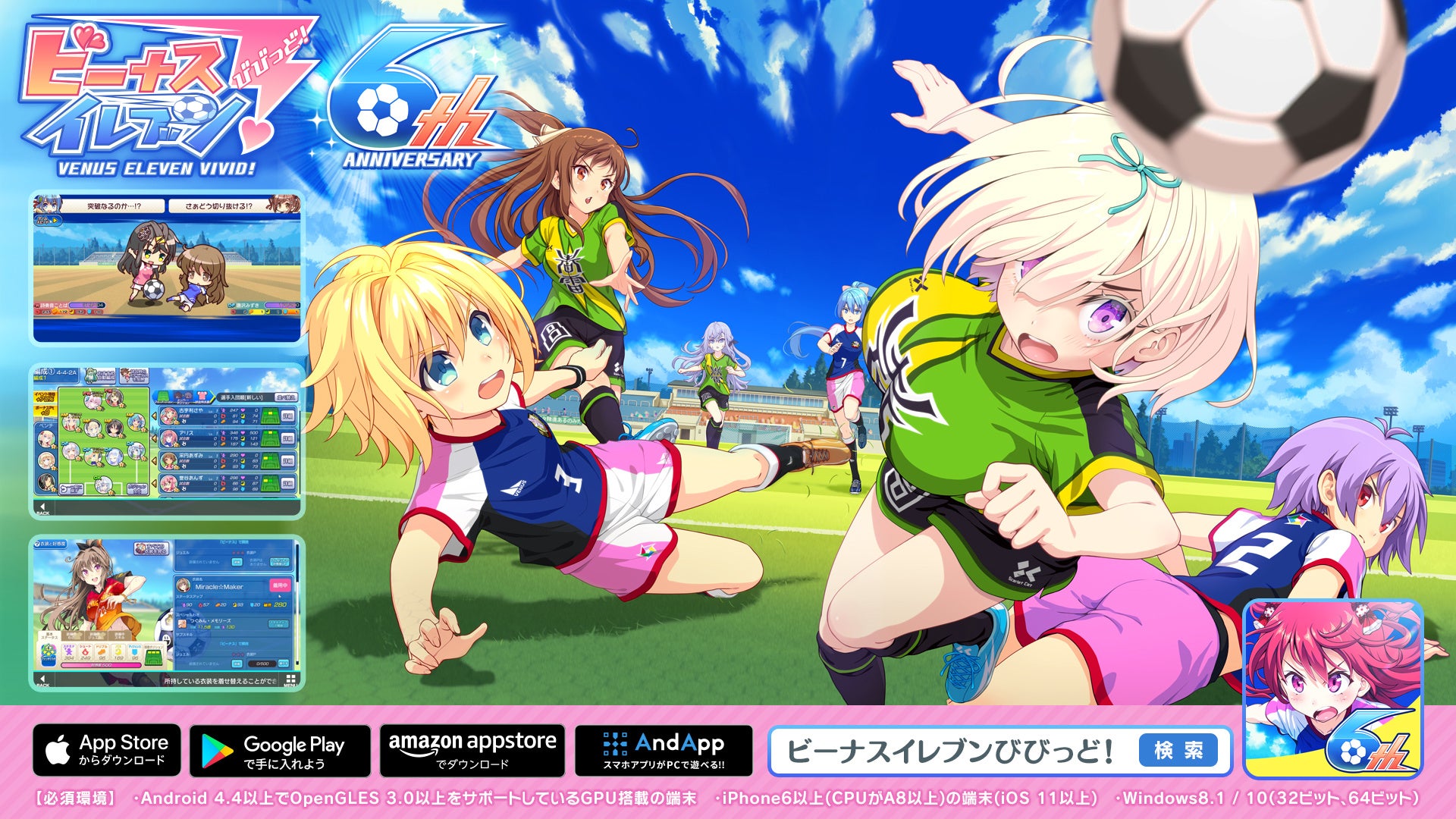
Task: Switch to the 基本ステータス tab
Action: tap(49, 636)
